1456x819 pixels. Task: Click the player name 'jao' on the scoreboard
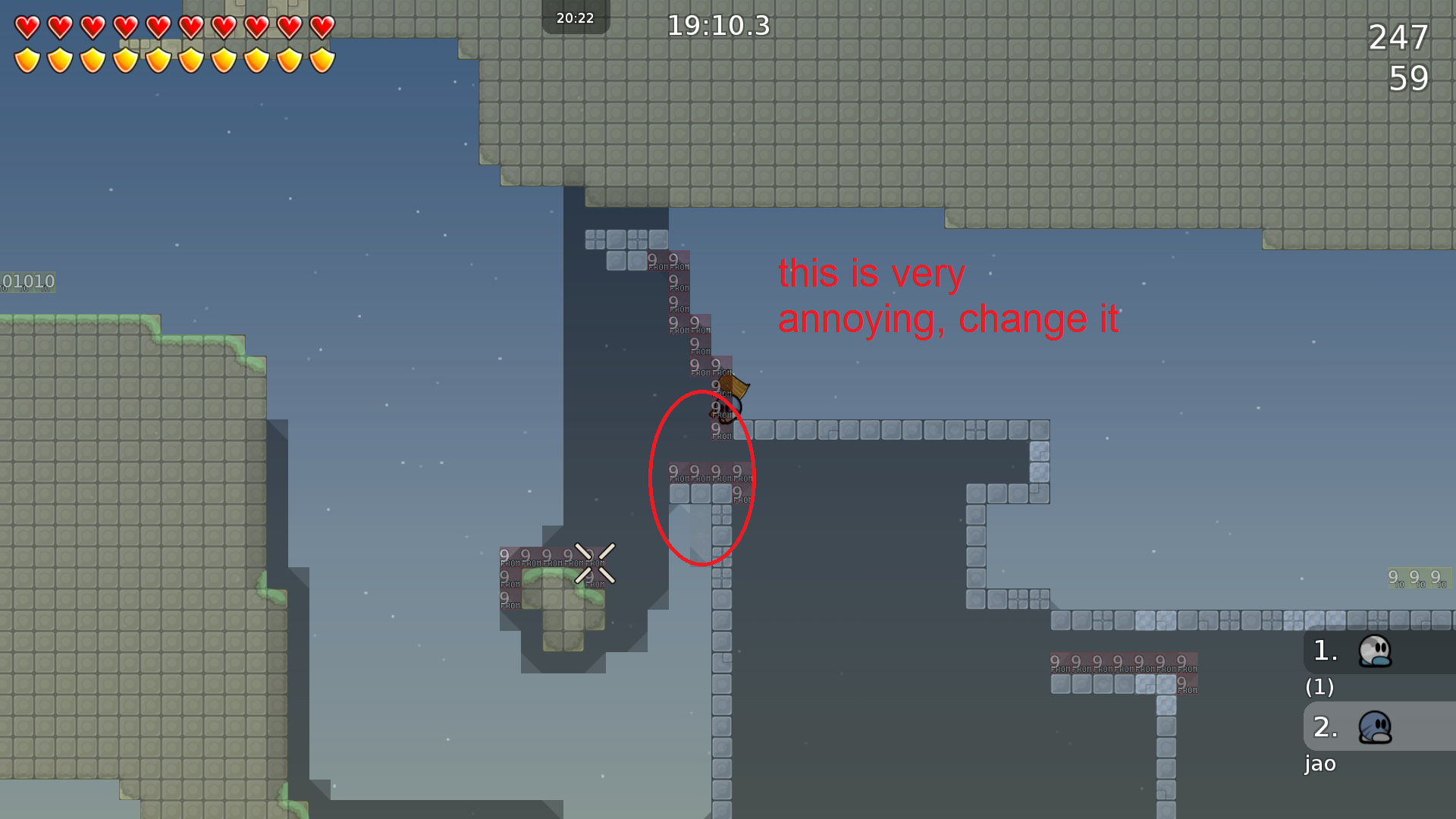click(1320, 764)
